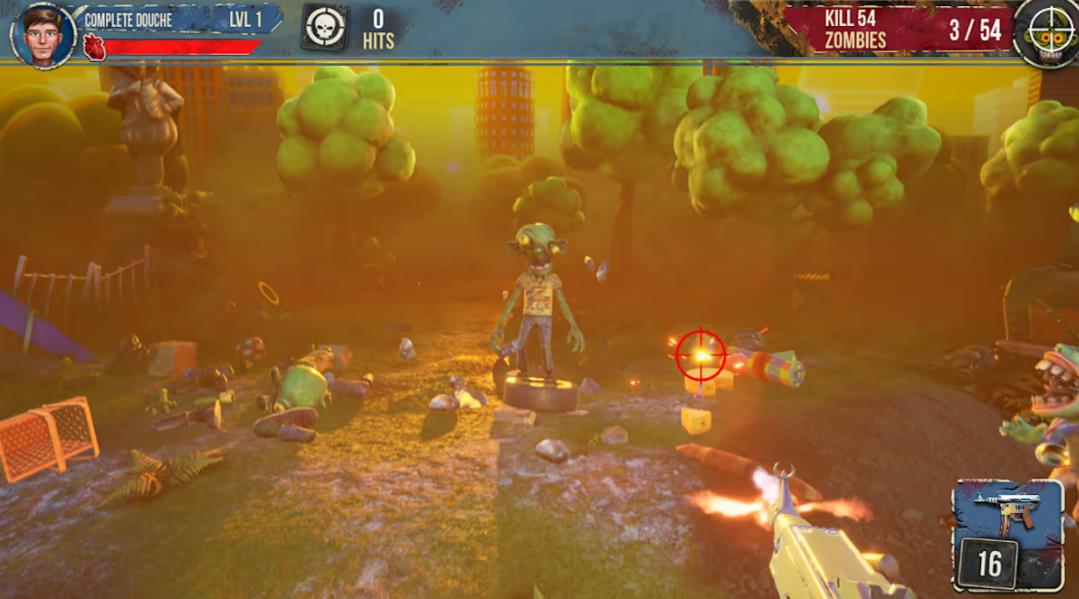This screenshot has width=1079, height=599.
Task: Click the skull hits counter icon
Action: coord(325,28)
